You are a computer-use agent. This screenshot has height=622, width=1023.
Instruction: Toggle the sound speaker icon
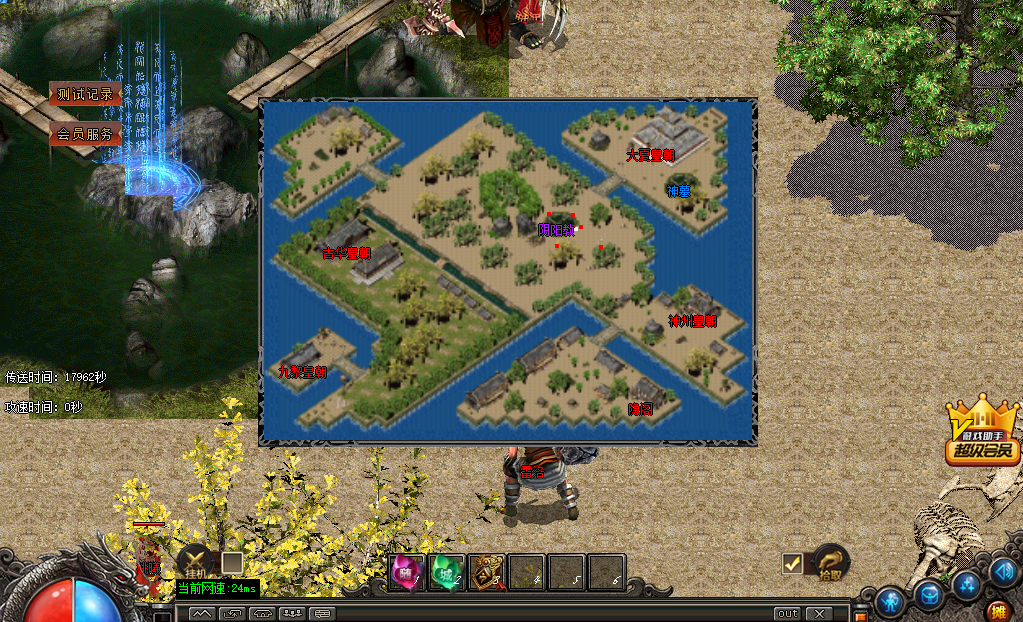[1003, 570]
